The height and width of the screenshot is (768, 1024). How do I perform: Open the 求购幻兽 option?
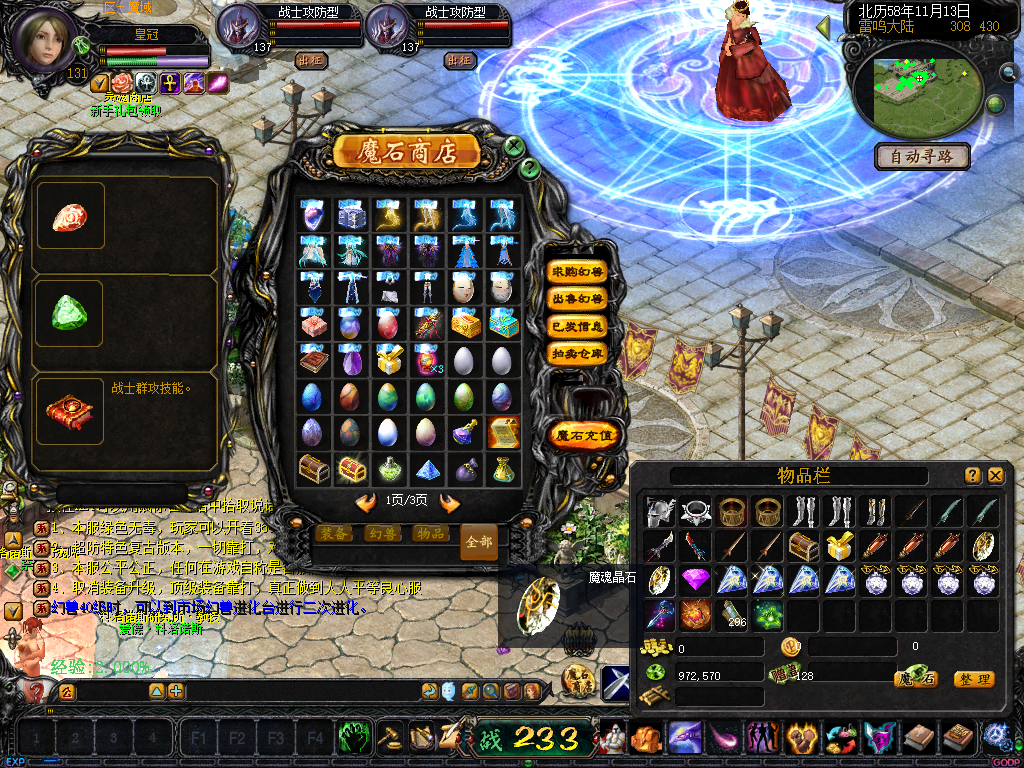point(577,272)
